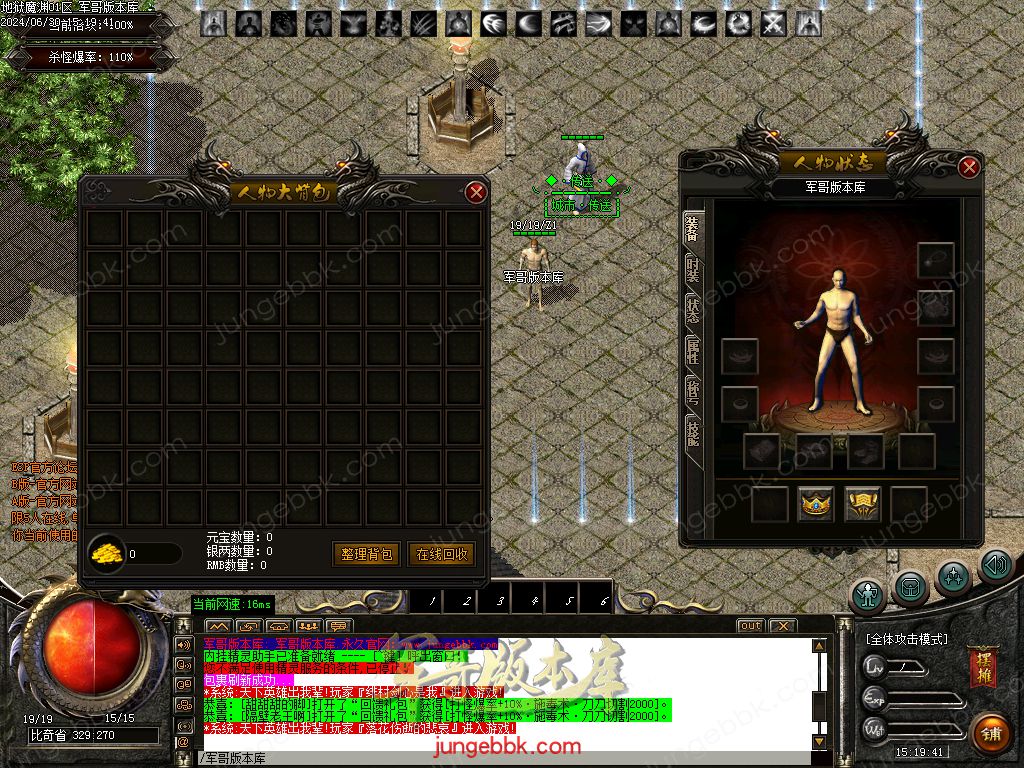Close the character backpack window
Screen dimensions: 1024x768
(x=477, y=192)
